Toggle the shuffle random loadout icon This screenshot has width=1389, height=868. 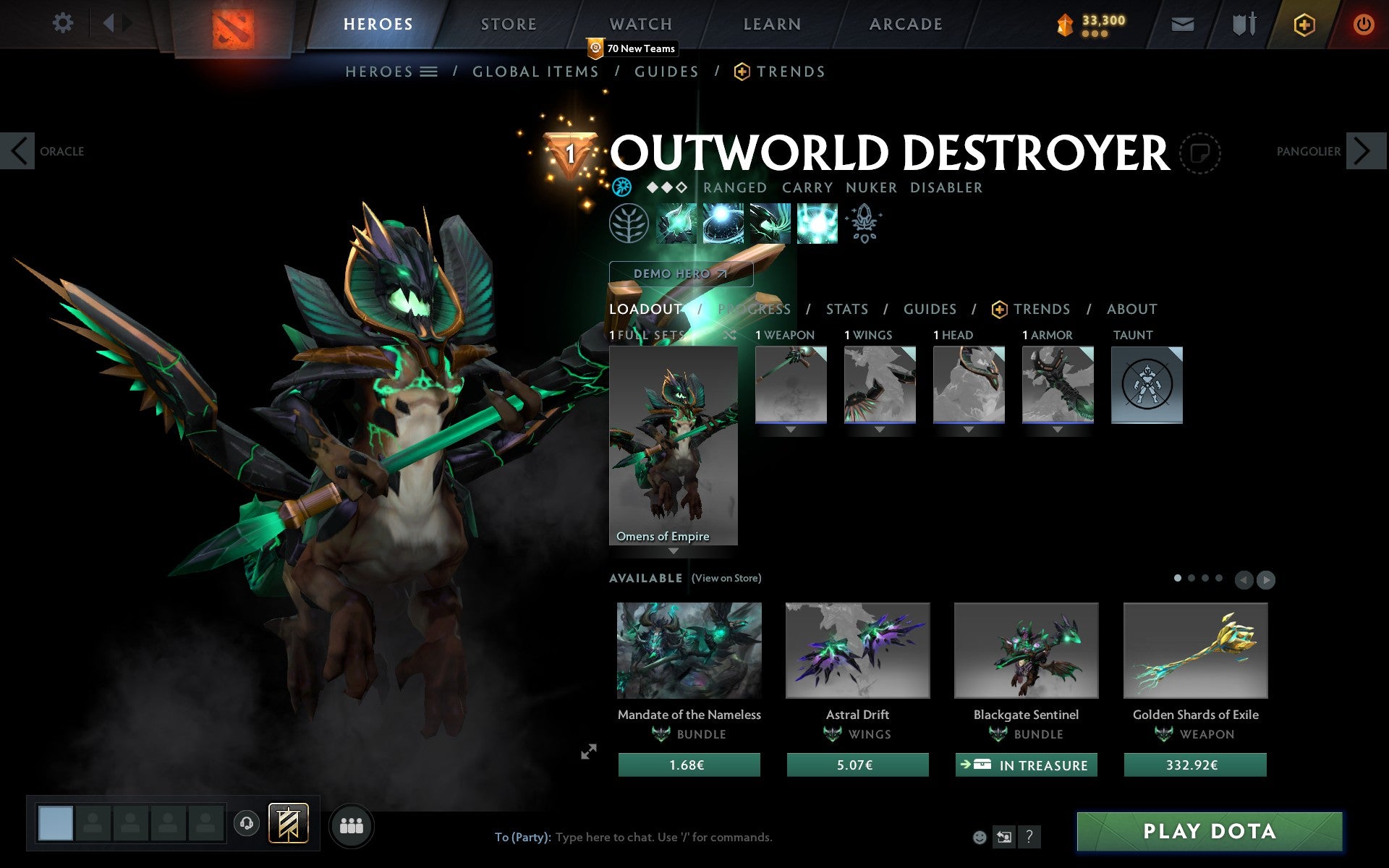pos(729,336)
